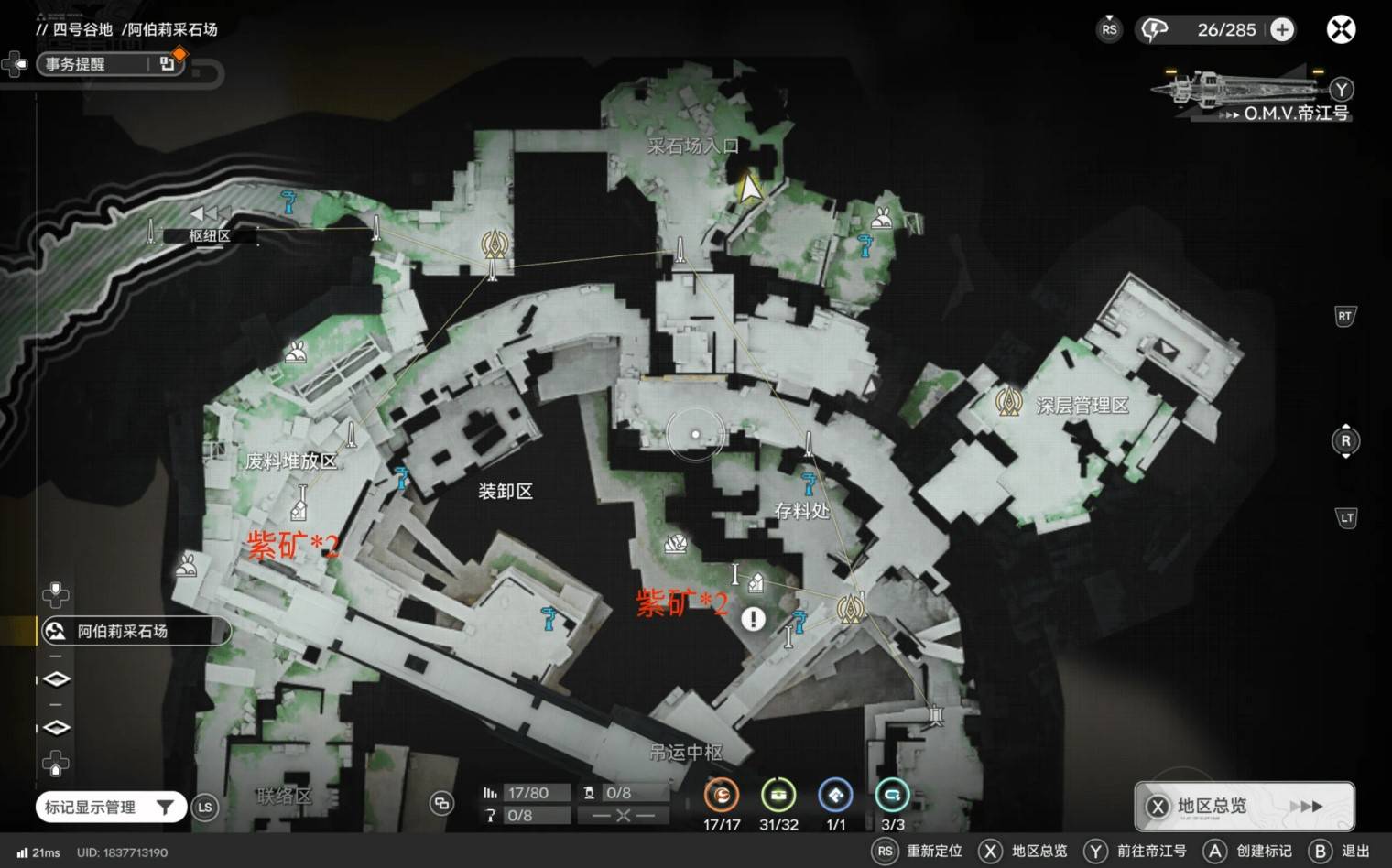
Task: Select the 深层管理区 teleport marker
Action: click(x=1009, y=402)
